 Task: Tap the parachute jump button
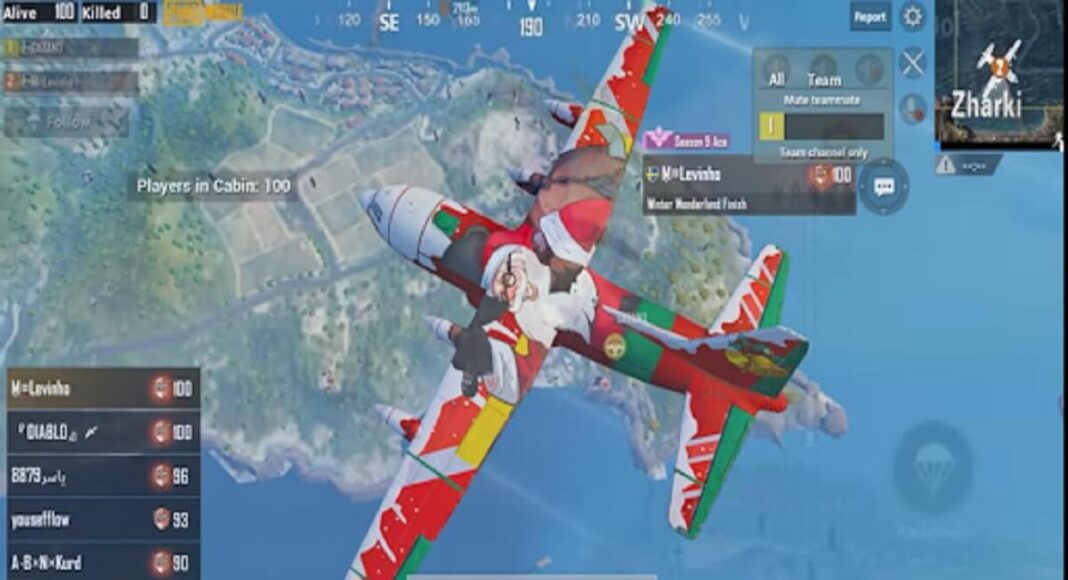[x=932, y=468]
